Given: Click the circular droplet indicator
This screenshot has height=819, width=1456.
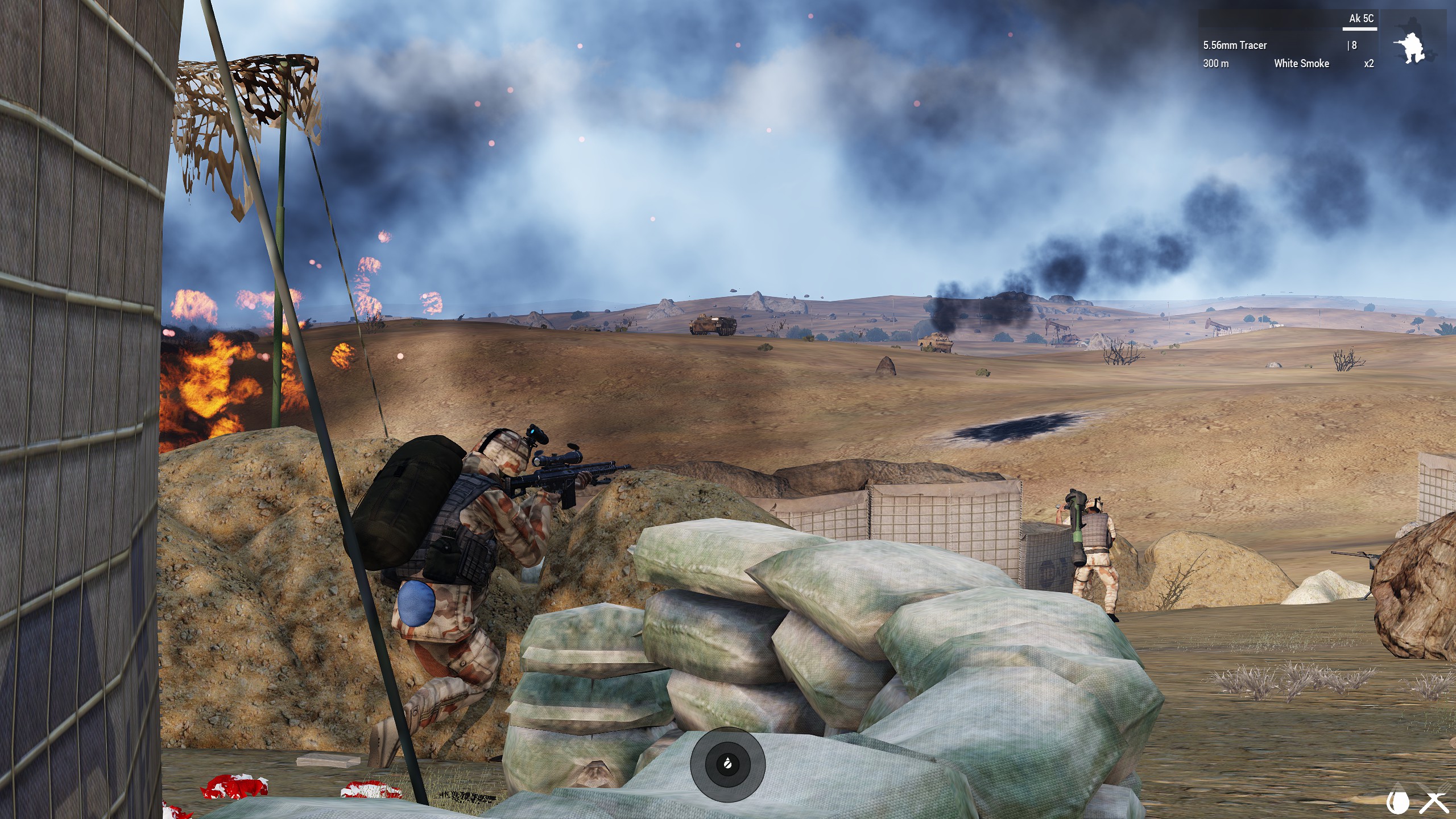Looking at the screenshot, I should point(727,764).
